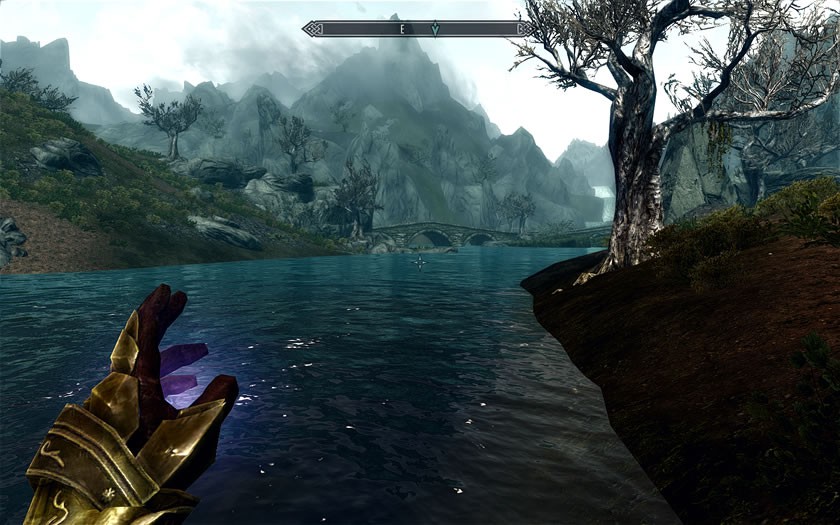Click the East letter on the compass bar
Screen dimensions: 840x525
click(x=402, y=29)
